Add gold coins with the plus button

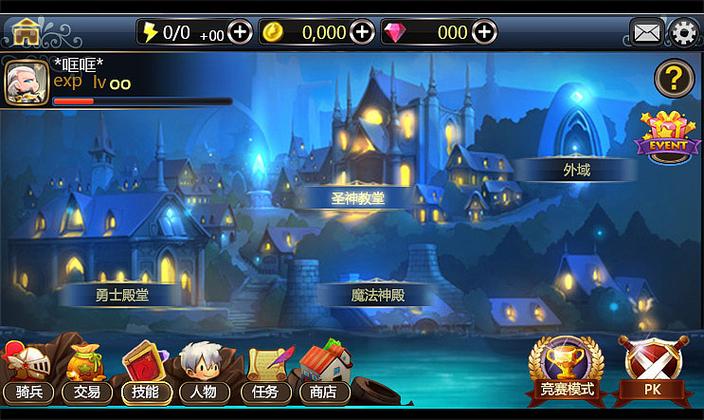coord(362,32)
